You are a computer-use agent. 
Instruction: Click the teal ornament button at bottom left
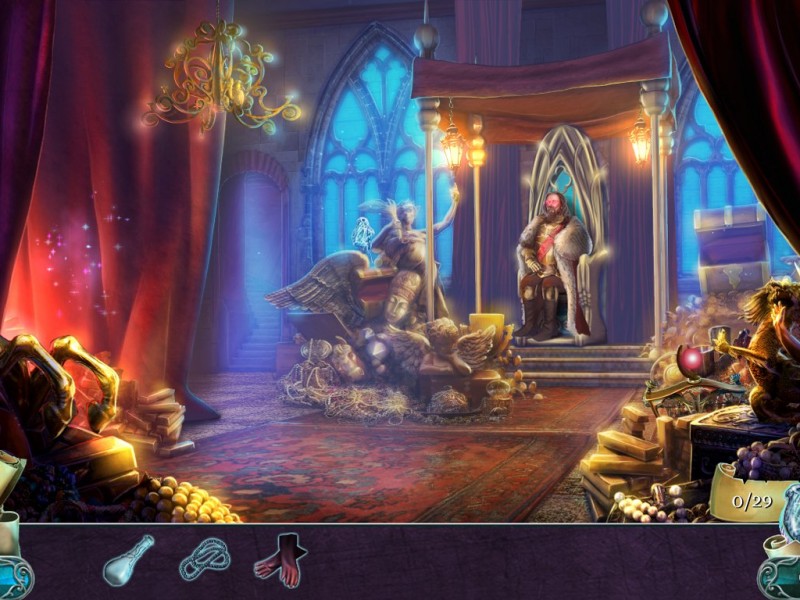[14, 575]
